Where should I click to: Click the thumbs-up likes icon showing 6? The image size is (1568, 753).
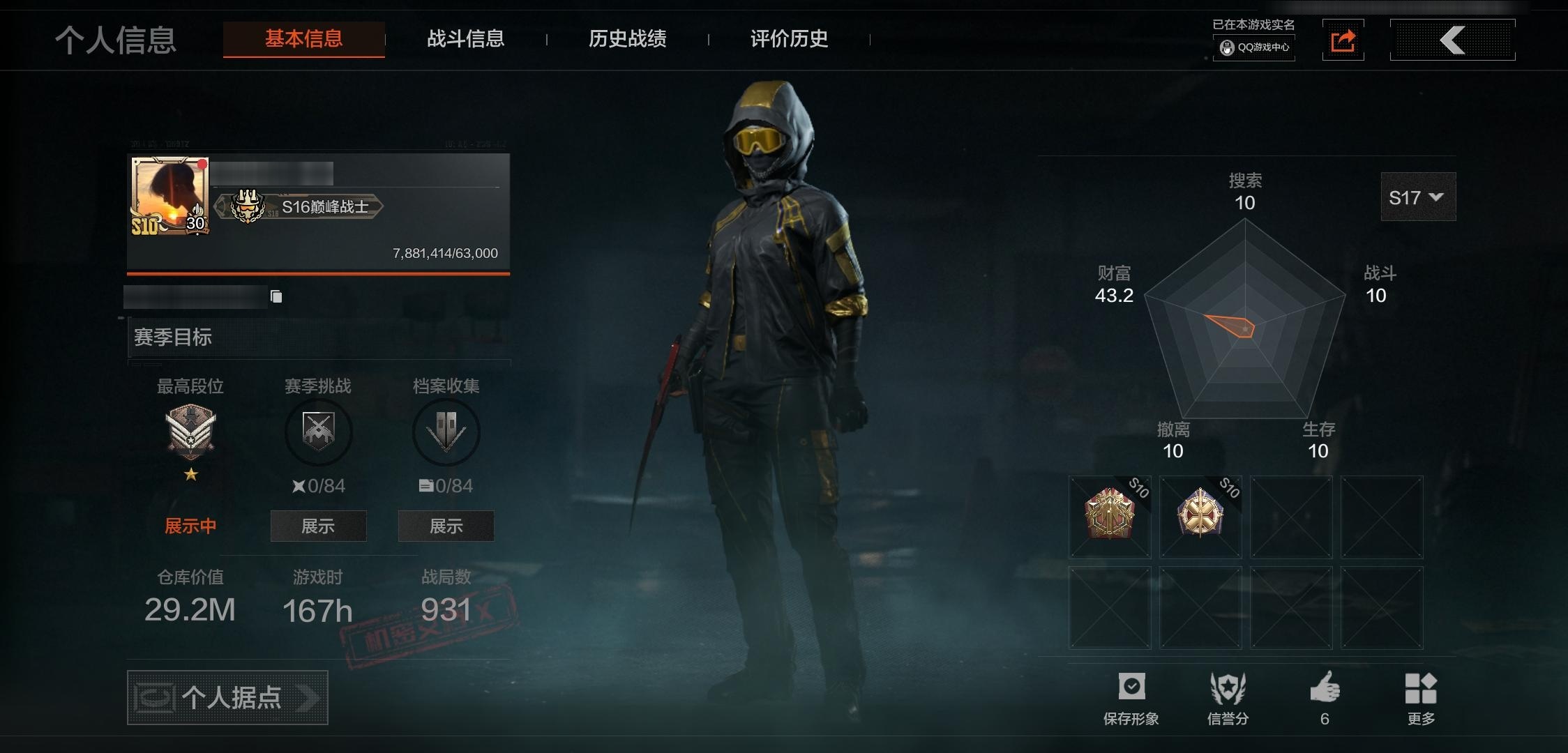click(1325, 687)
